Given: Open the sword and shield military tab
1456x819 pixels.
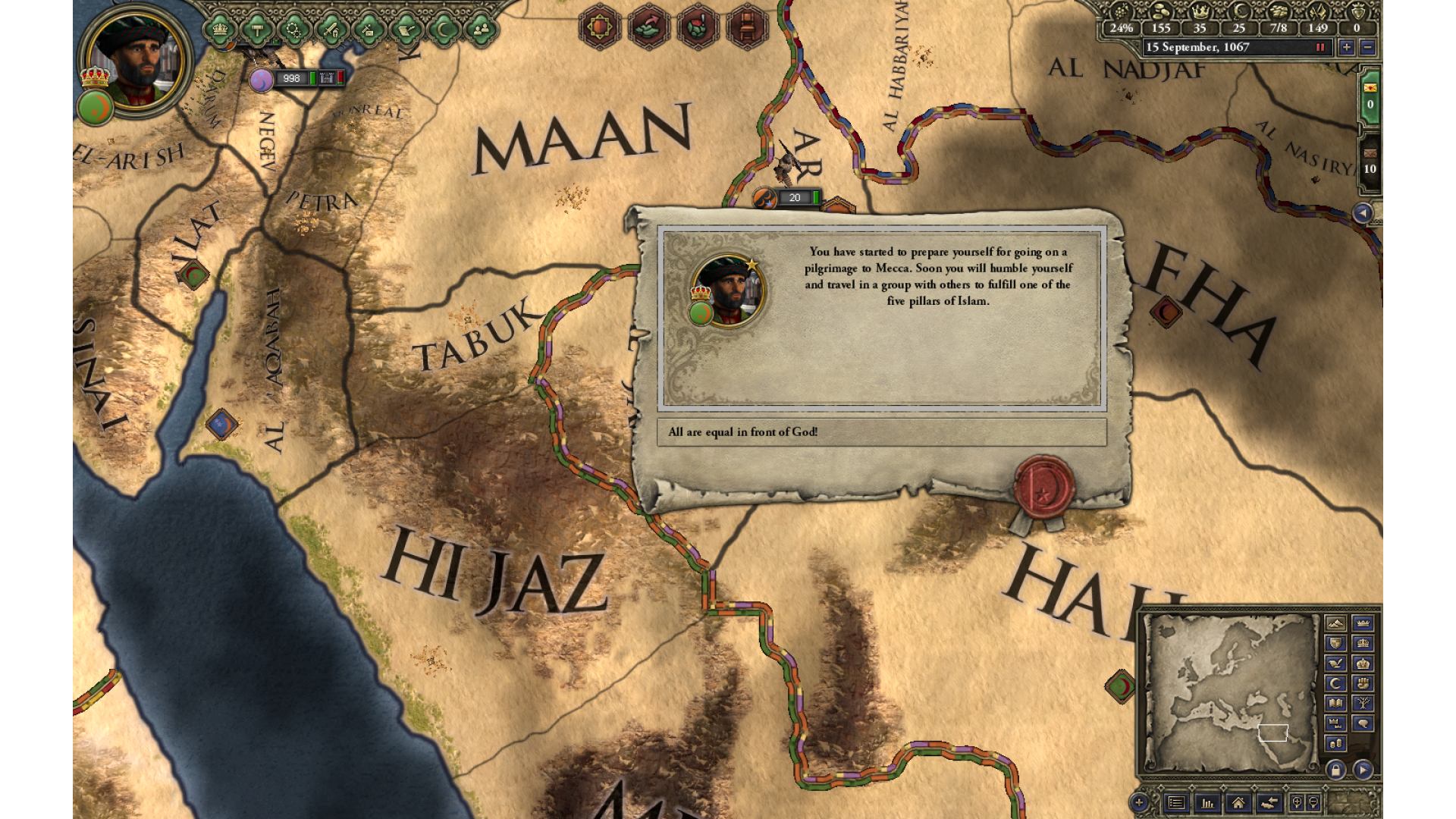Looking at the screenshot, I should (x=331, y=30).
